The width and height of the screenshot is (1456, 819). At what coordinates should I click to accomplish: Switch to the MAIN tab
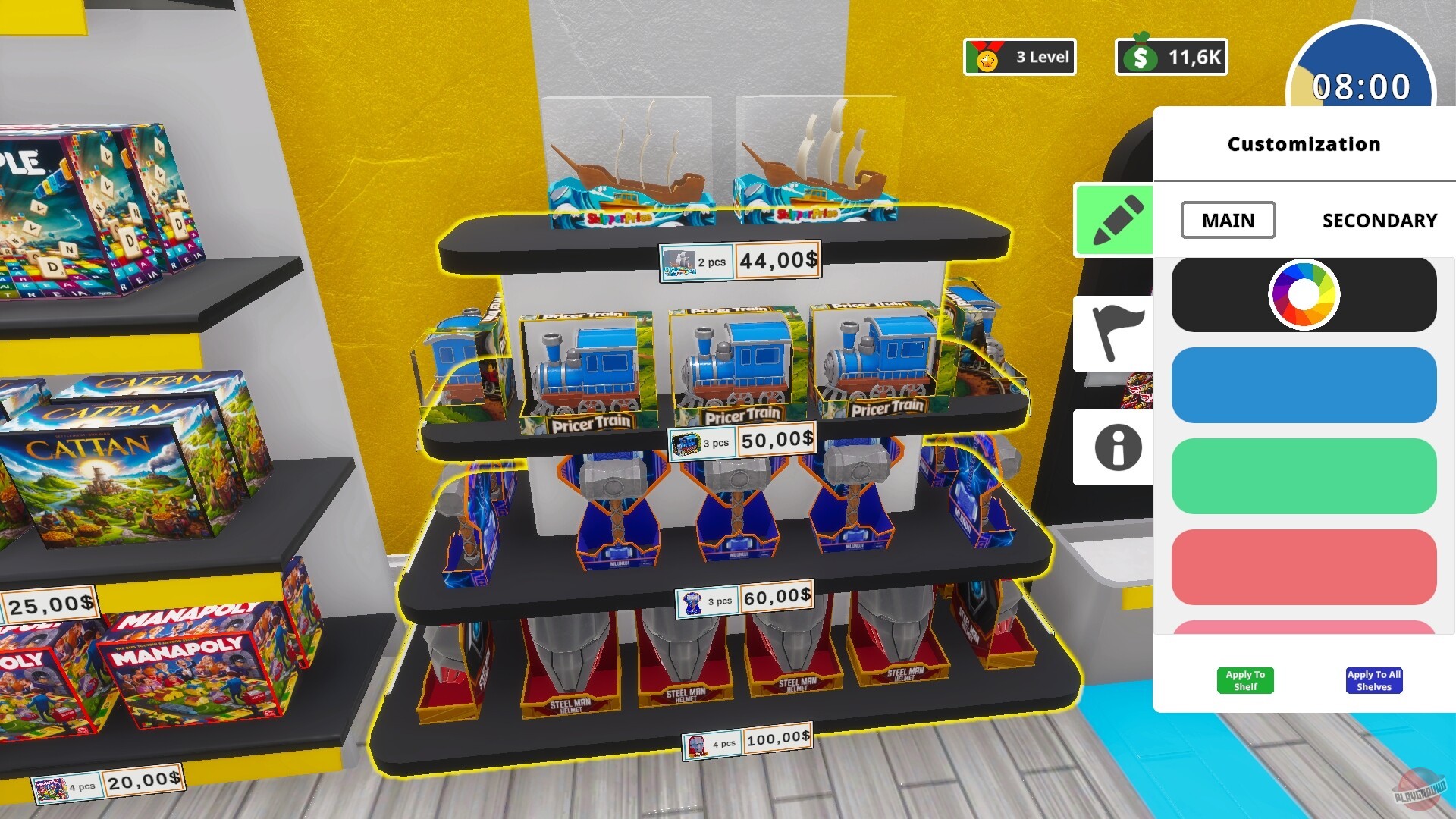pos(1227,221)
